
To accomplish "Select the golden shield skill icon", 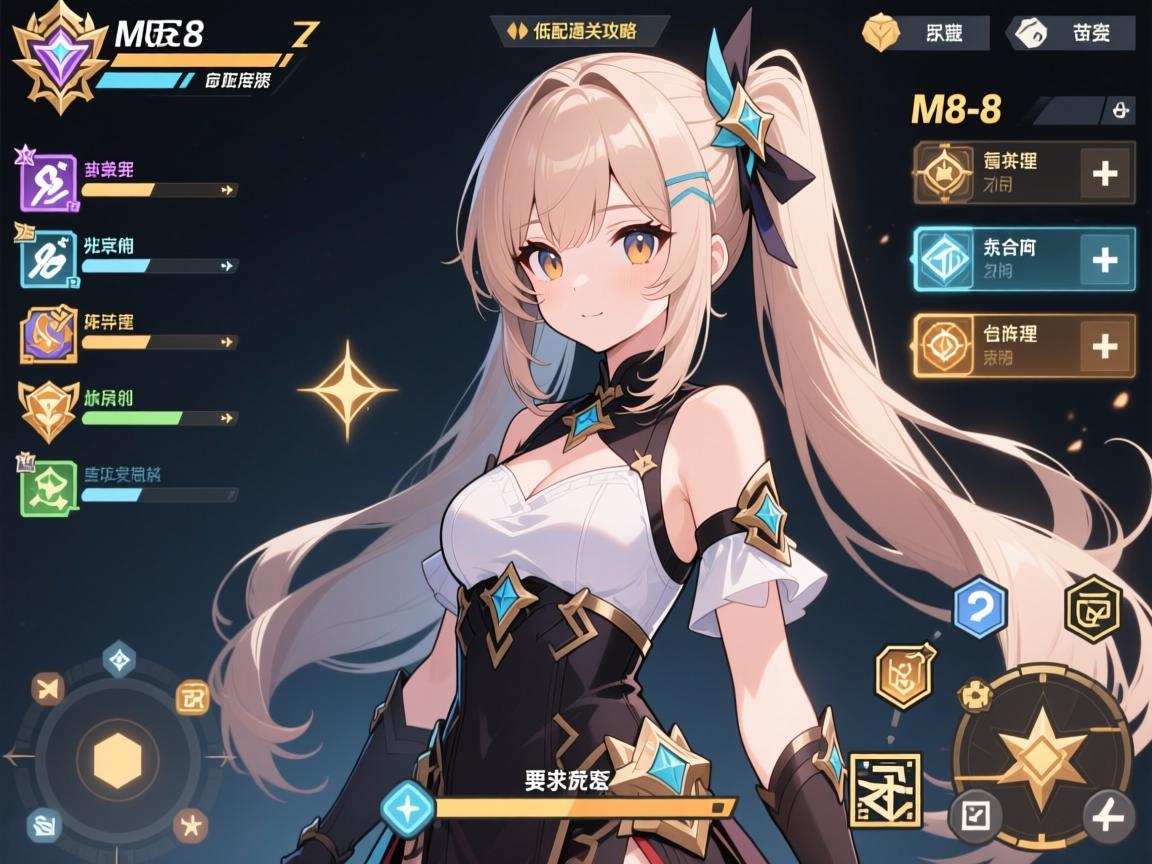I will click(47, 410).
